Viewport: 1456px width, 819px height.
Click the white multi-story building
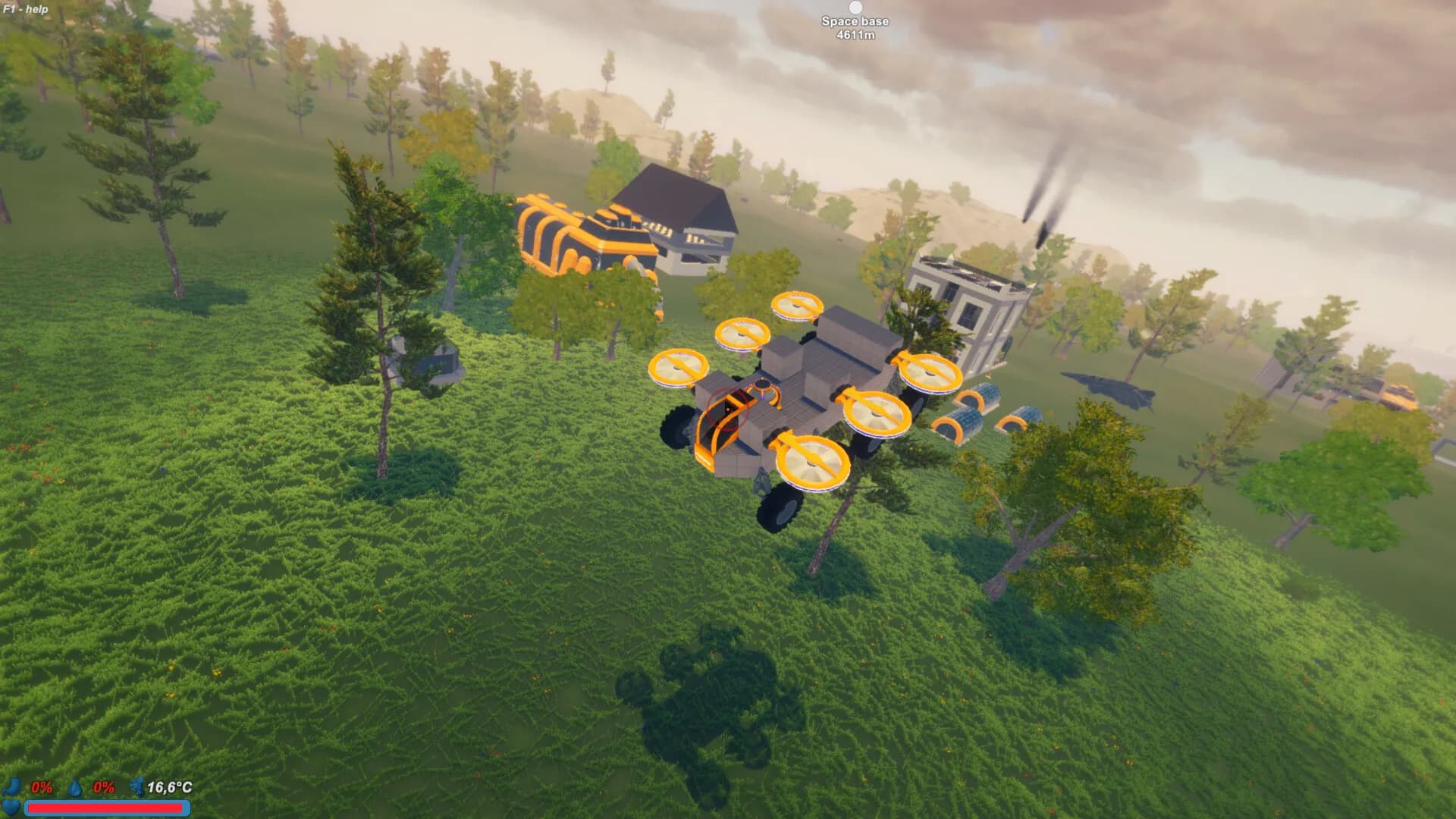pos(963,303)
